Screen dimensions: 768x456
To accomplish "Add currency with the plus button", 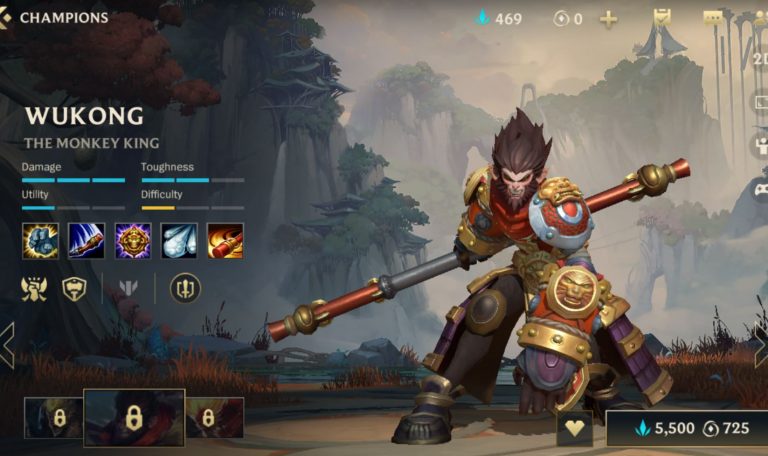I will point(607,19).
